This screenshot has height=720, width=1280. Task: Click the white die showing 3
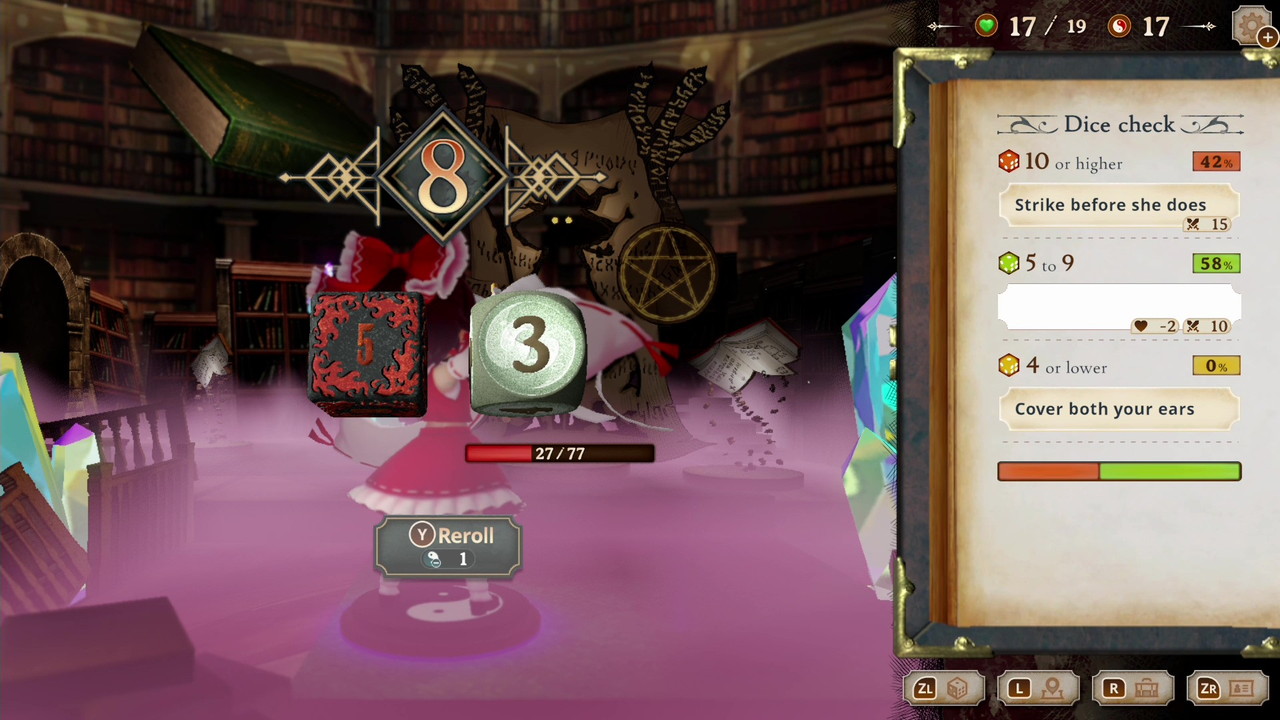click(527, 350)
